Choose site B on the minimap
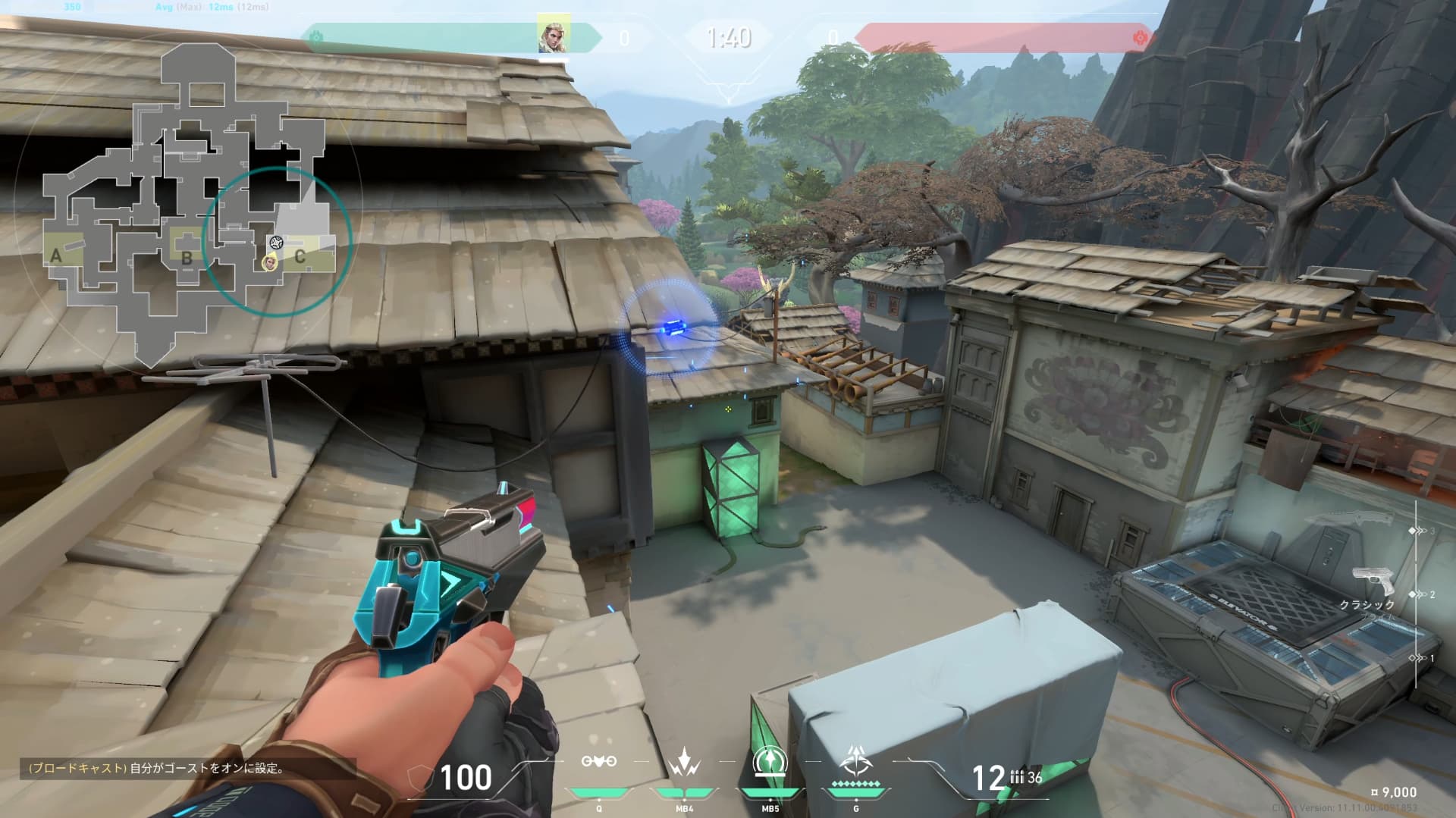 187,257
